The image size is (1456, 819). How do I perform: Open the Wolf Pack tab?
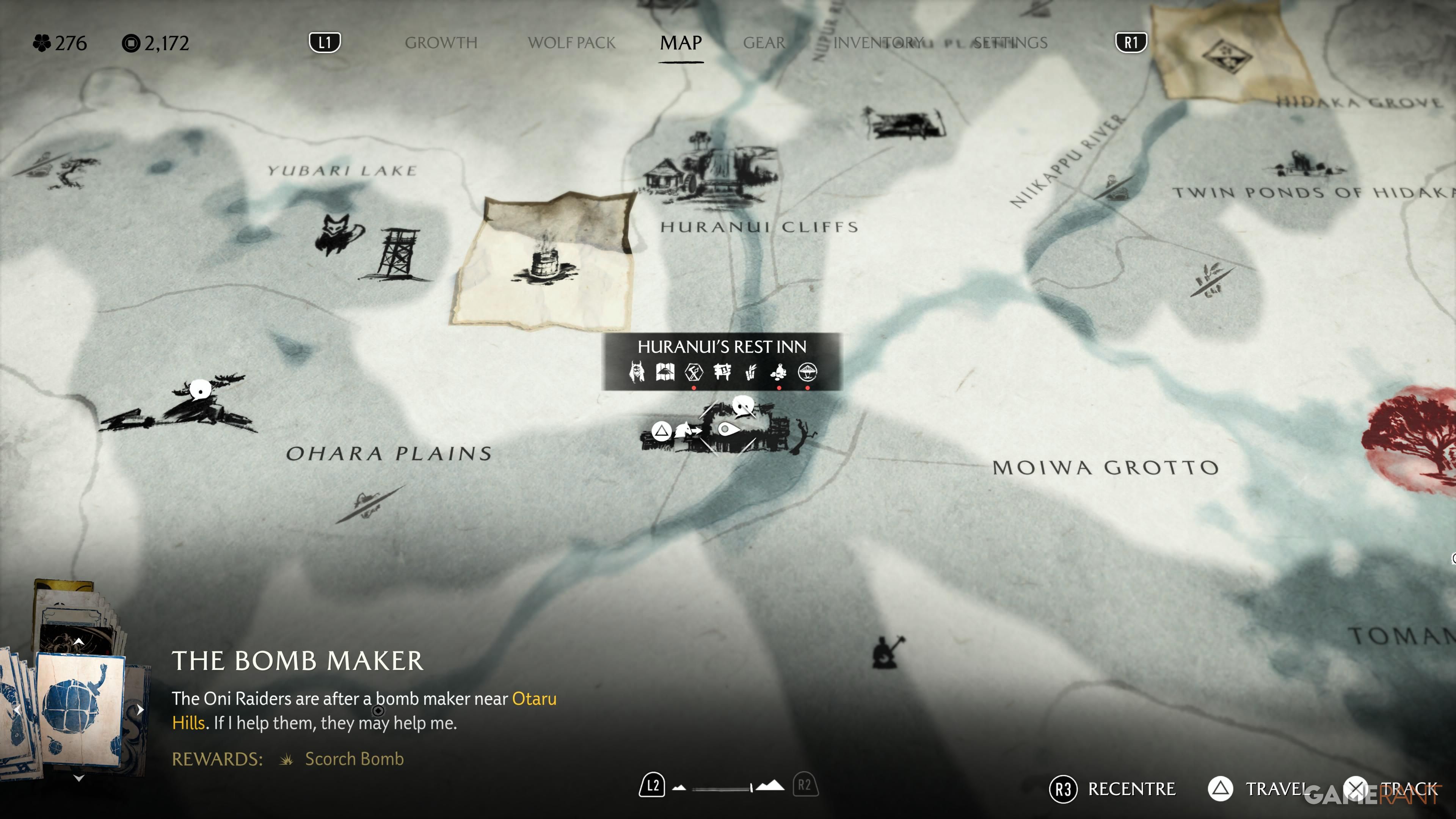point(571,43)
